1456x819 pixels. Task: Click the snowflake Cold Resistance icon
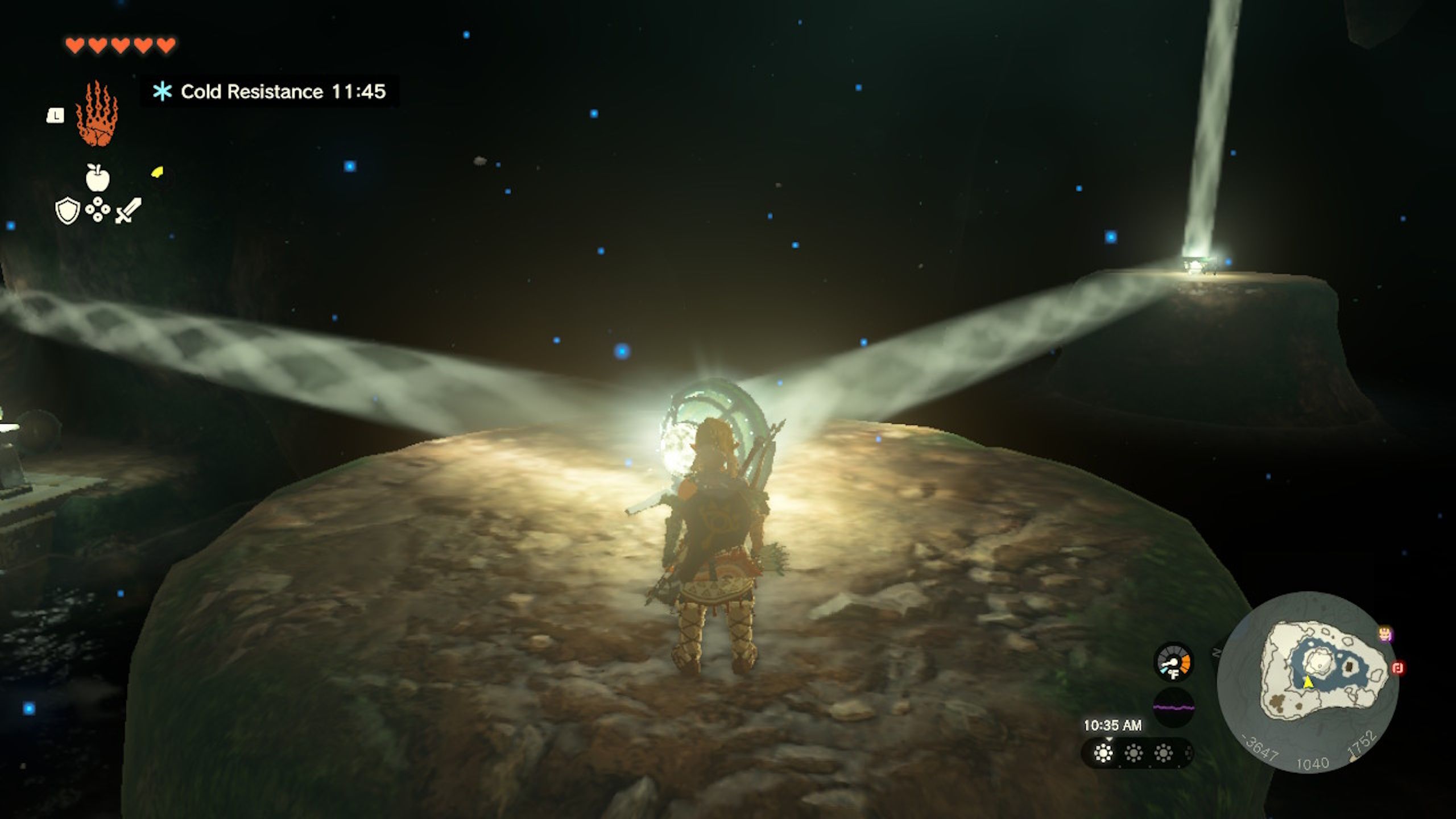(162, 91)
